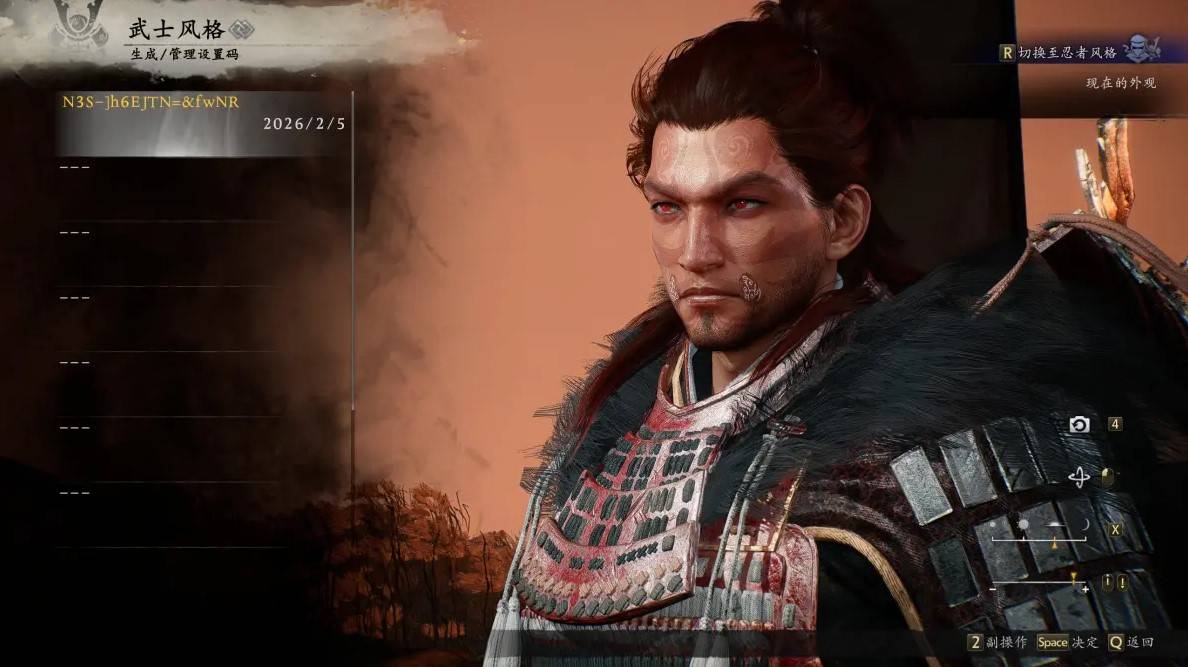Click the zoom slider's minus end

[x=993, y=590]
